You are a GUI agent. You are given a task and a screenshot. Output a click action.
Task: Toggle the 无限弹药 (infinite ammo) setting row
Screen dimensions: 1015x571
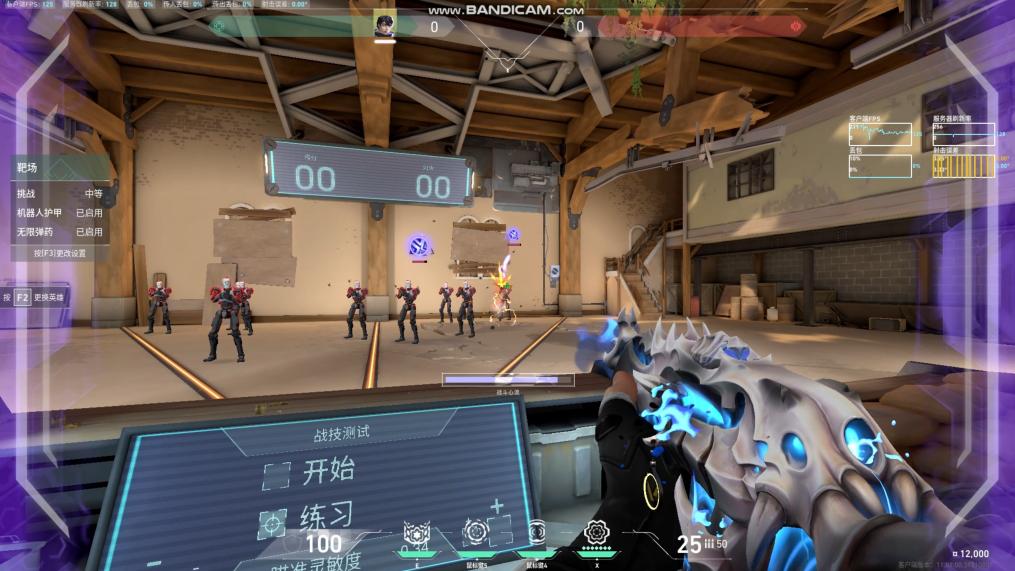pos(59,231)
